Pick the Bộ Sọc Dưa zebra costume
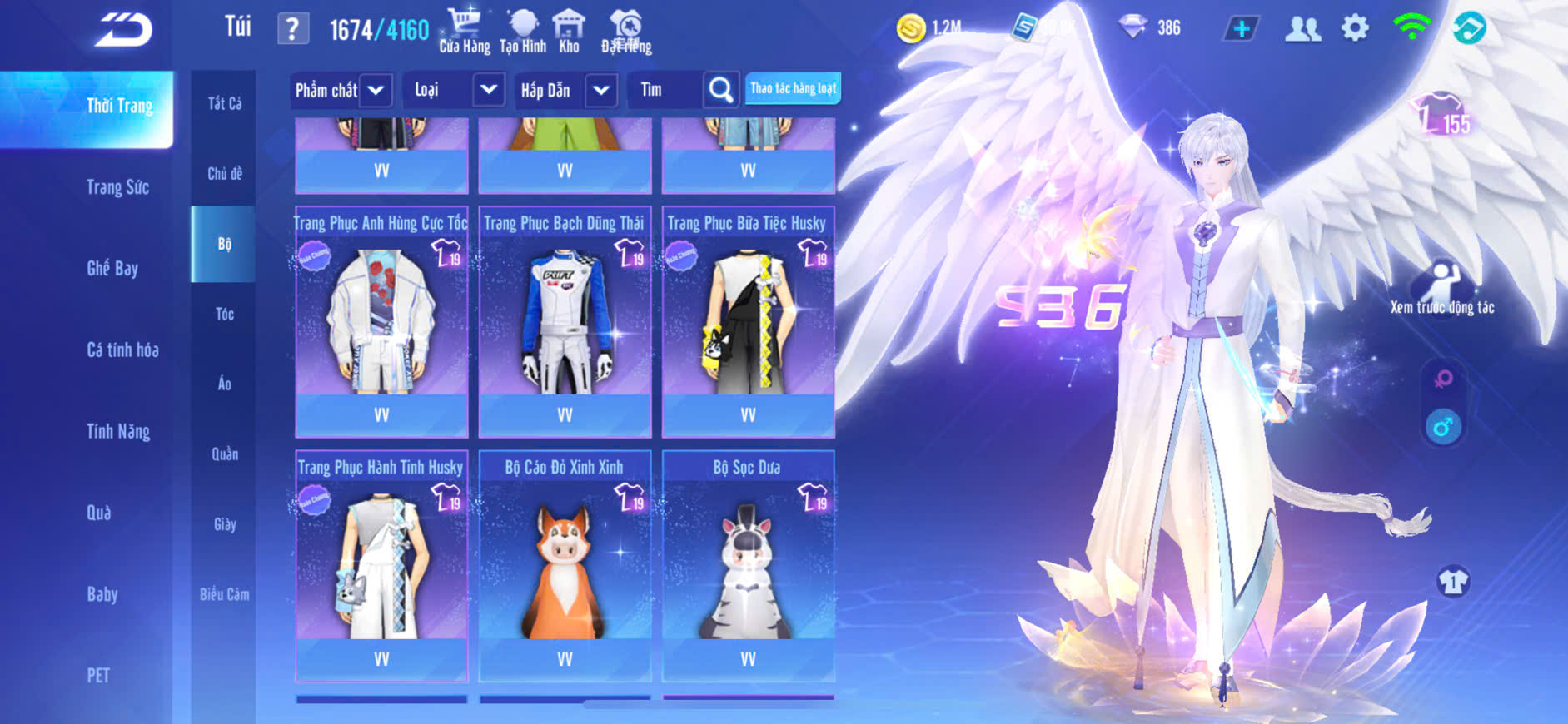1568x724 pixels. (x=748, y=566)
